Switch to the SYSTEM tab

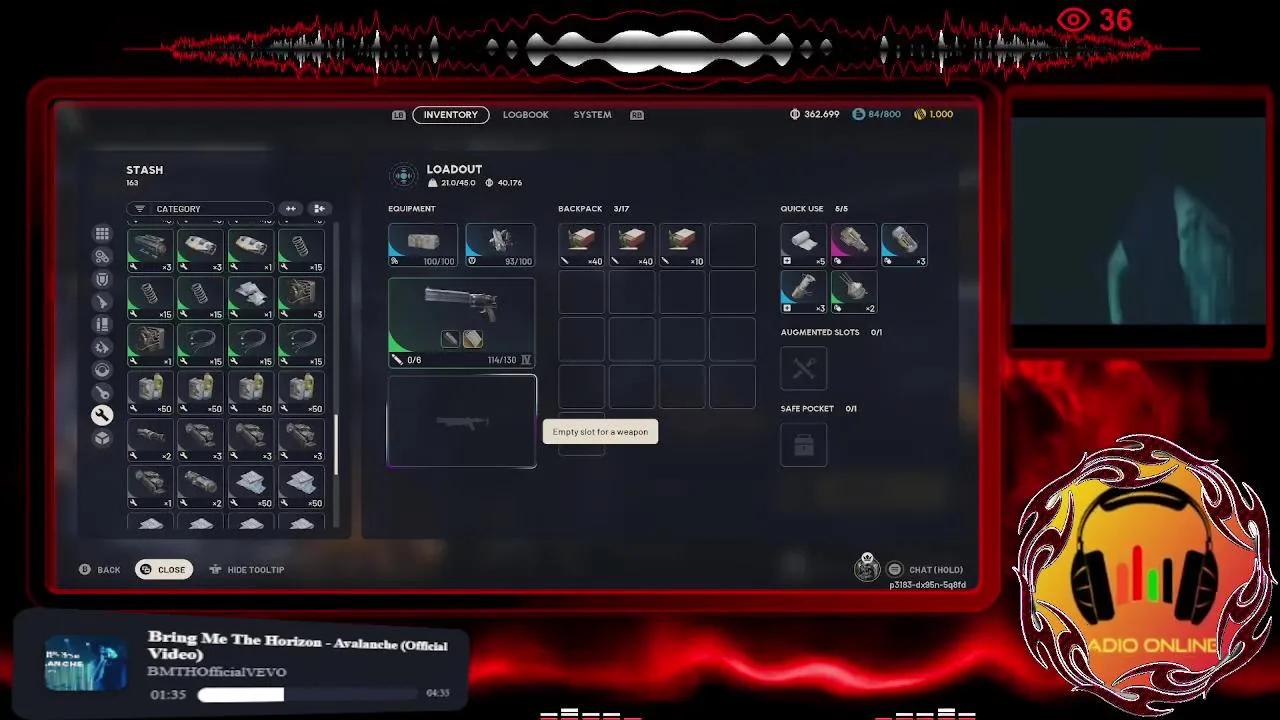pos(591,114)
